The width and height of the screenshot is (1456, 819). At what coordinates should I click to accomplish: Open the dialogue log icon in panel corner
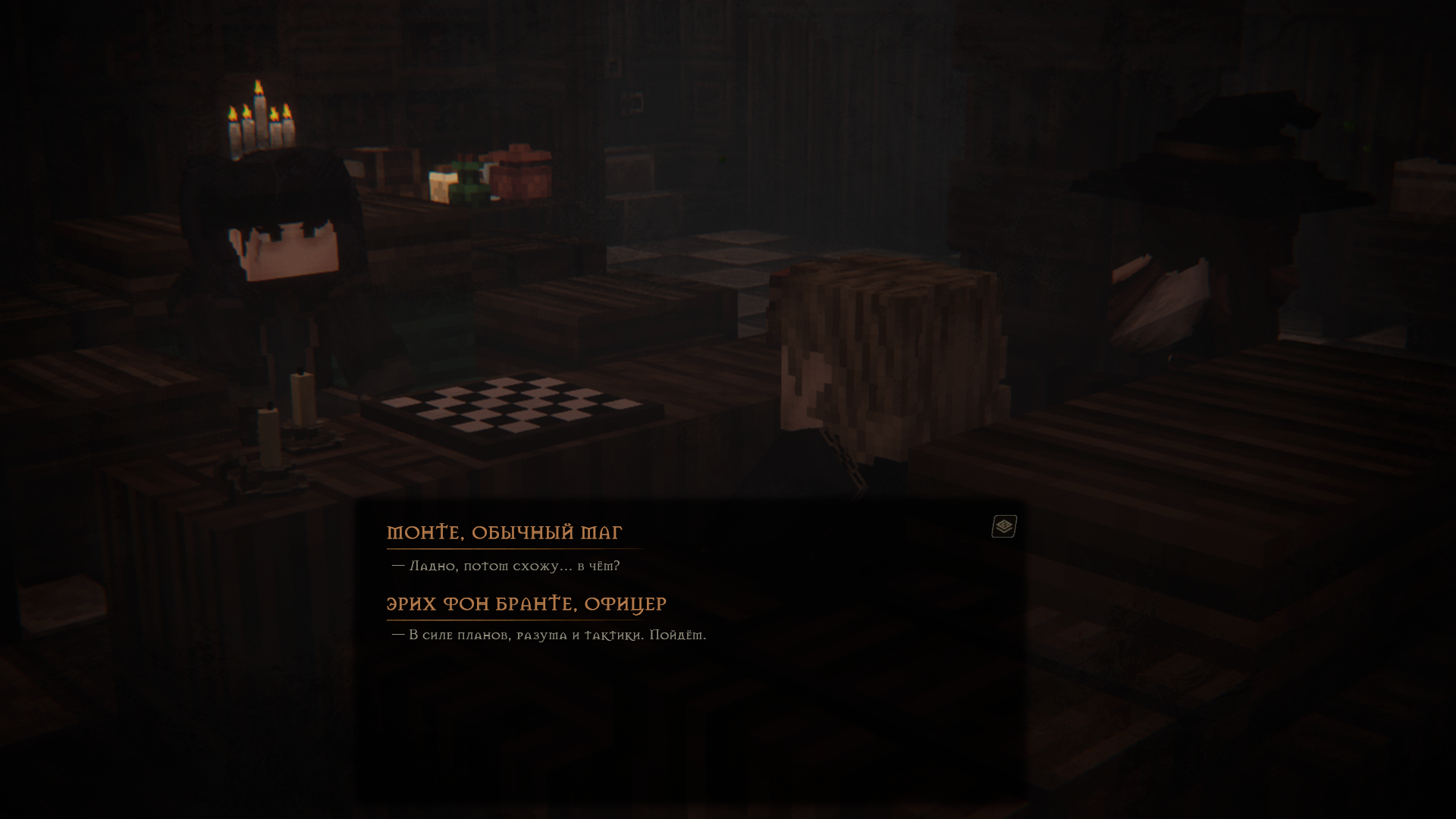1004,526
